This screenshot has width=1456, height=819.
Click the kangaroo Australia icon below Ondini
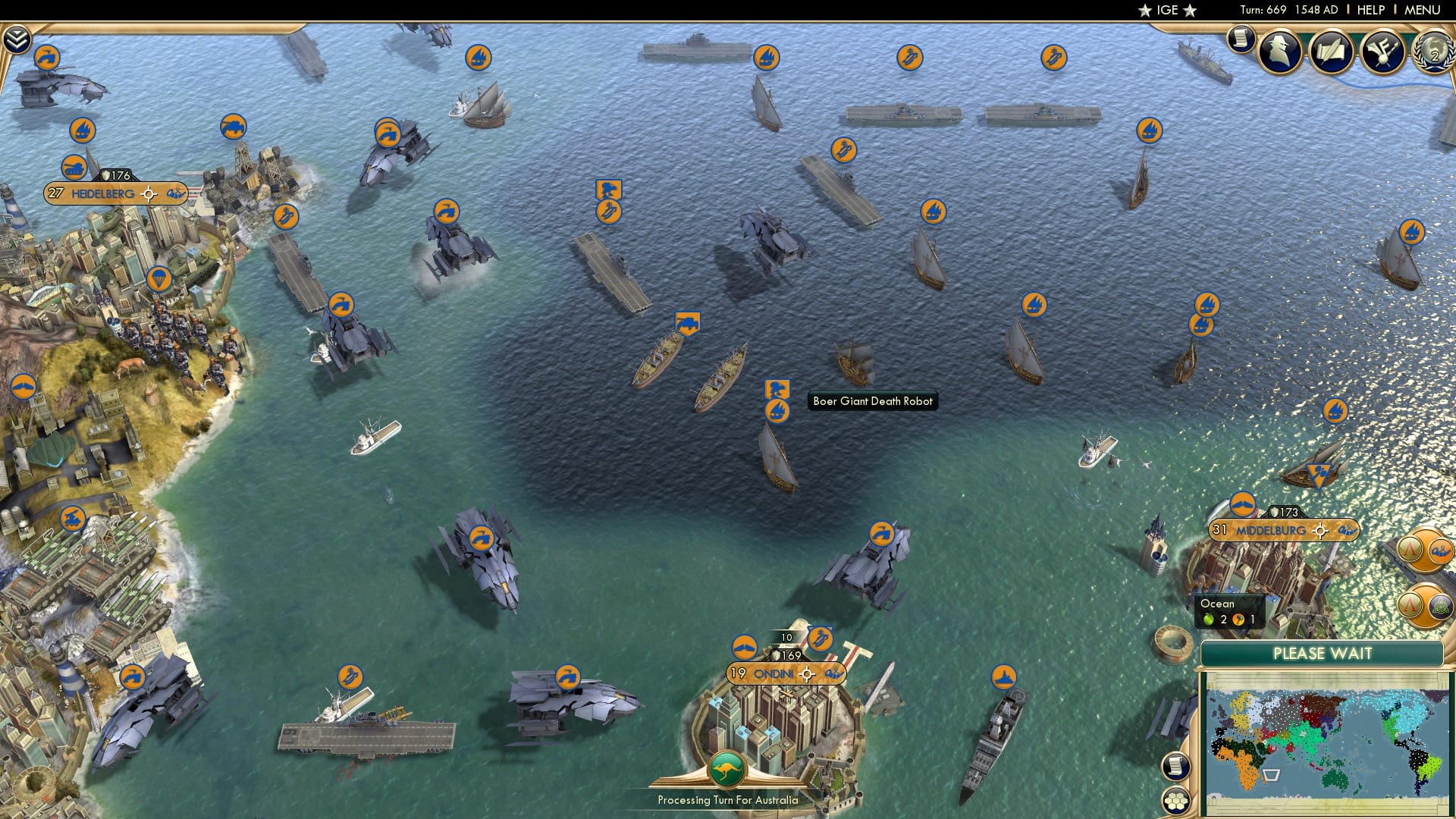(726, 767)
